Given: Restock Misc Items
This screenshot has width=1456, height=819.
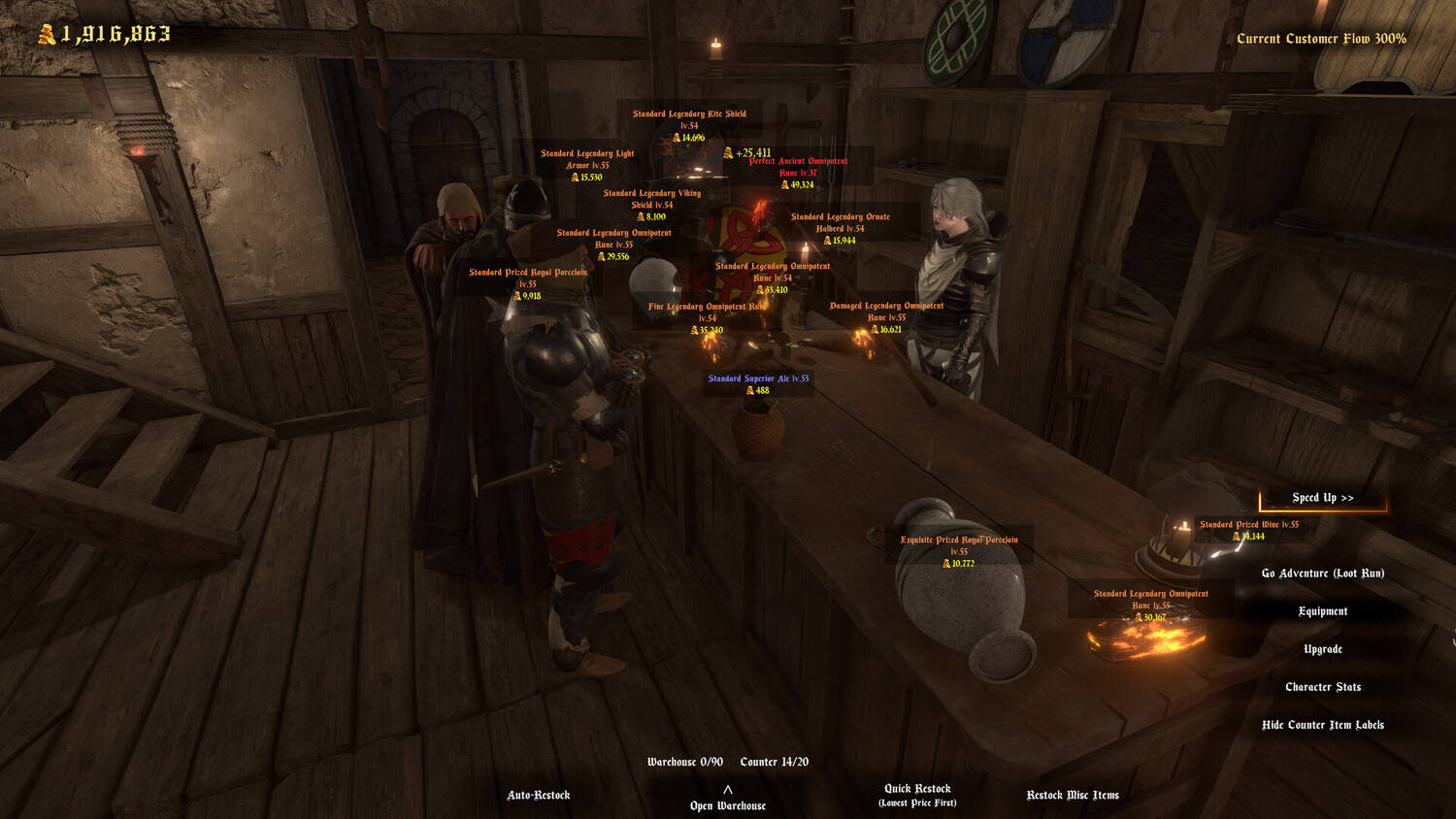Looking at the screenshot, I should click(x=1073, y=796).
